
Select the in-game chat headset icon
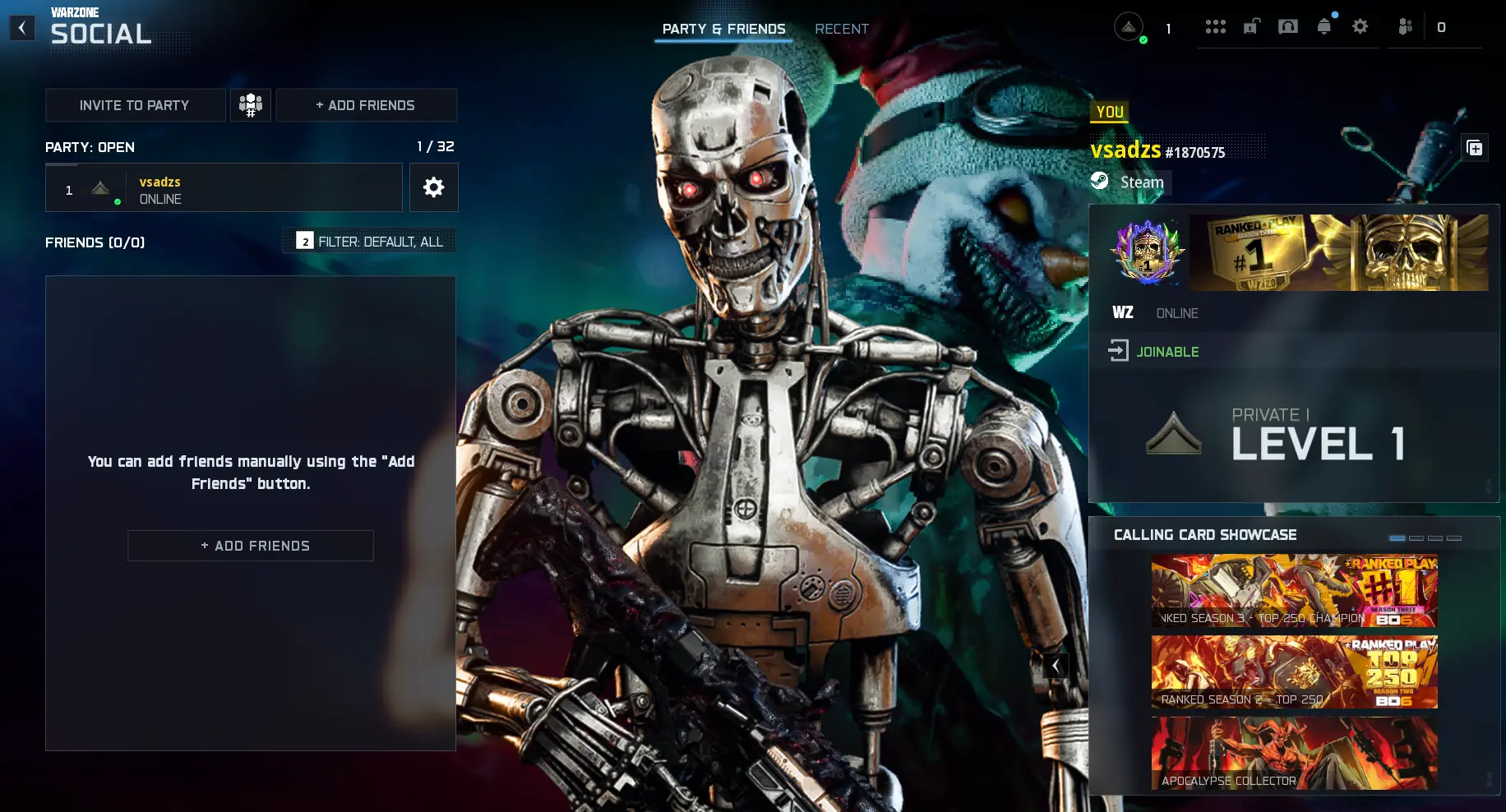[1288, 26]
